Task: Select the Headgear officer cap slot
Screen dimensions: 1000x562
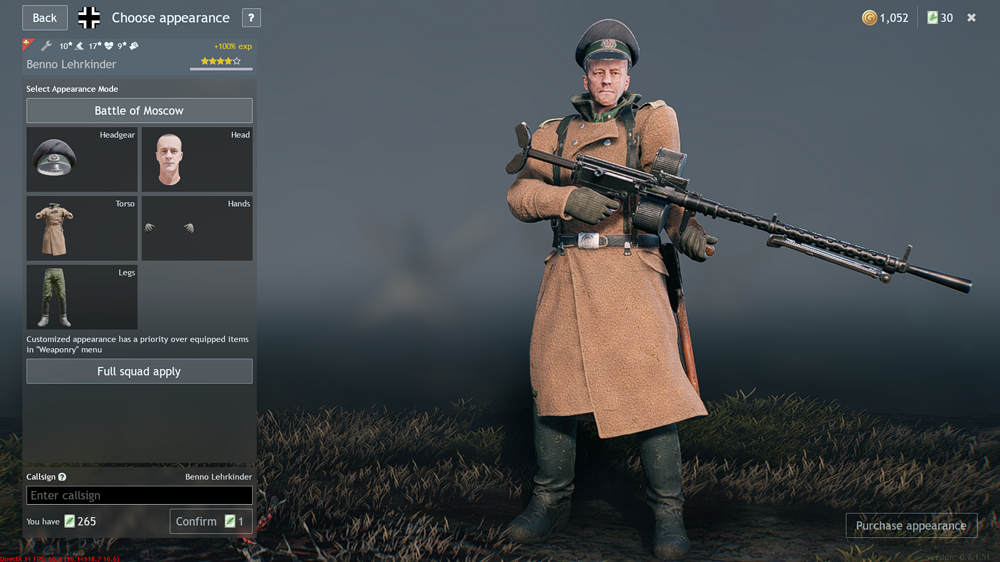Action: coord(82,159)
